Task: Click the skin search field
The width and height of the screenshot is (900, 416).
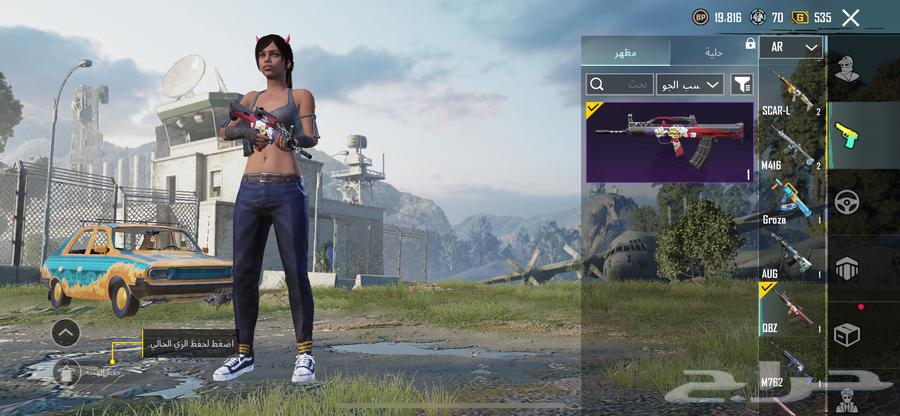Action: pos(619,85)
